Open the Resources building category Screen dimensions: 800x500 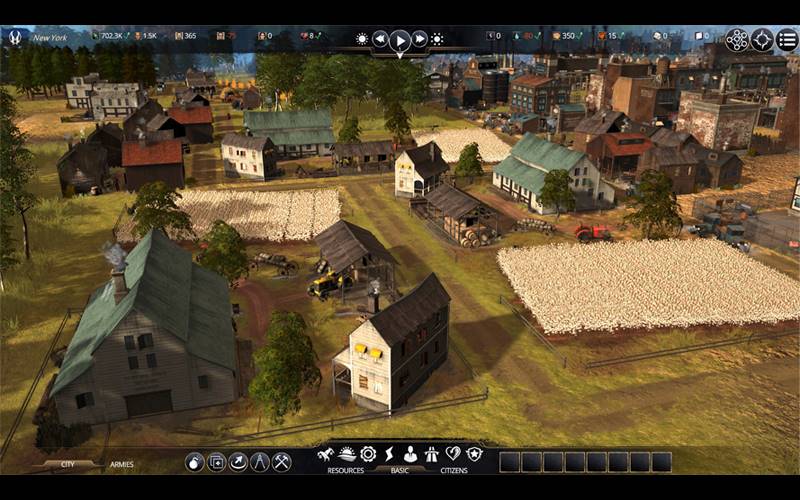[345, 470]
